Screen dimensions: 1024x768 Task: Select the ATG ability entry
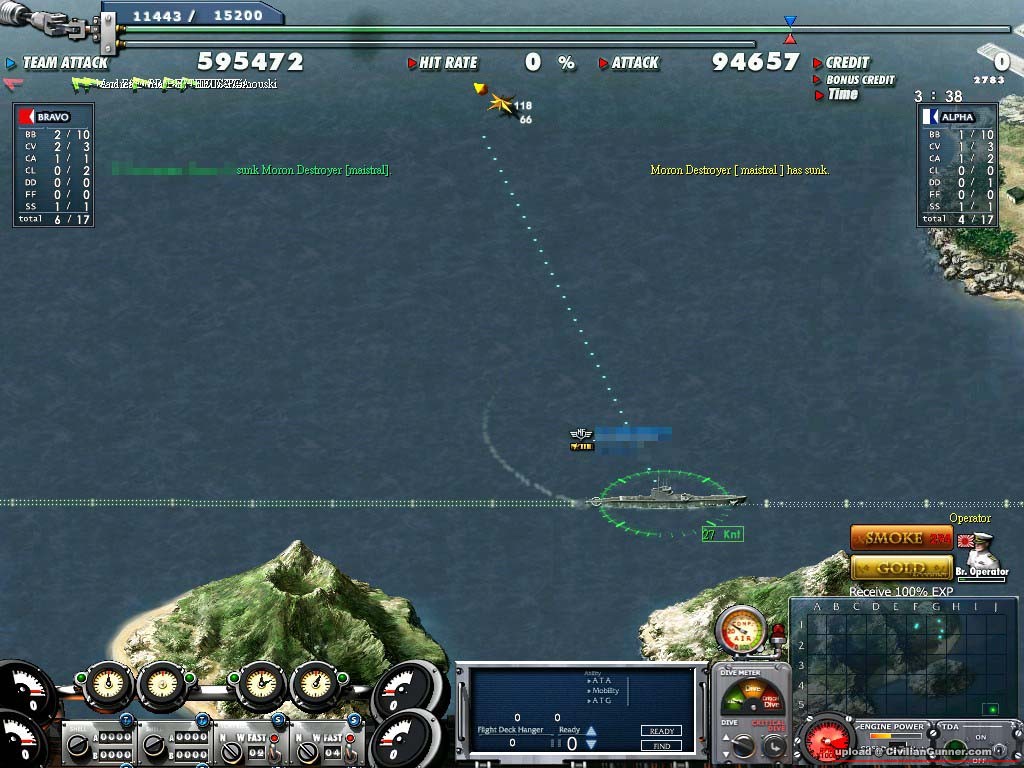coord(601,701)
